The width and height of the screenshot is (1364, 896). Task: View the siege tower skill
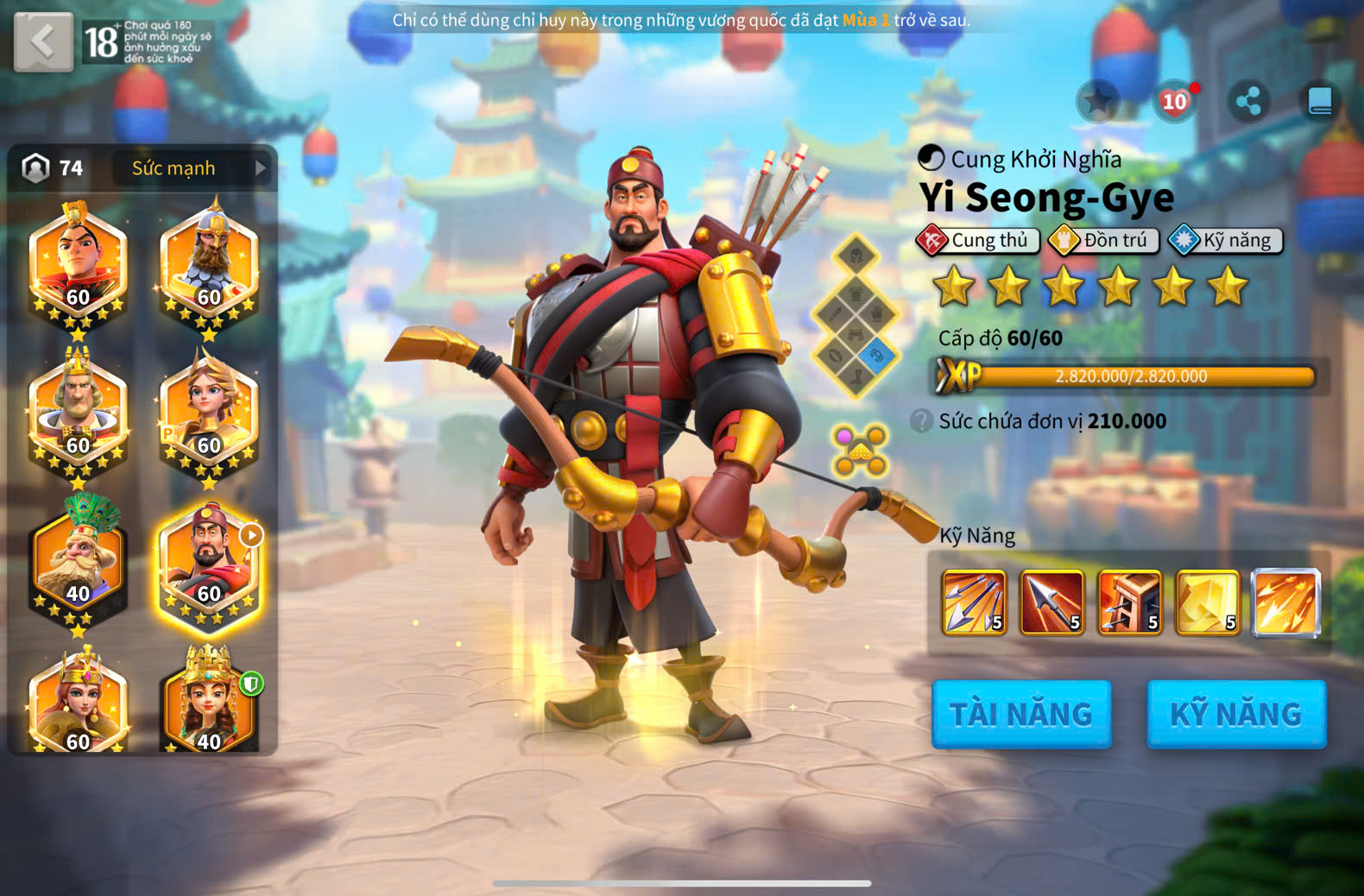pos(1129,603)
